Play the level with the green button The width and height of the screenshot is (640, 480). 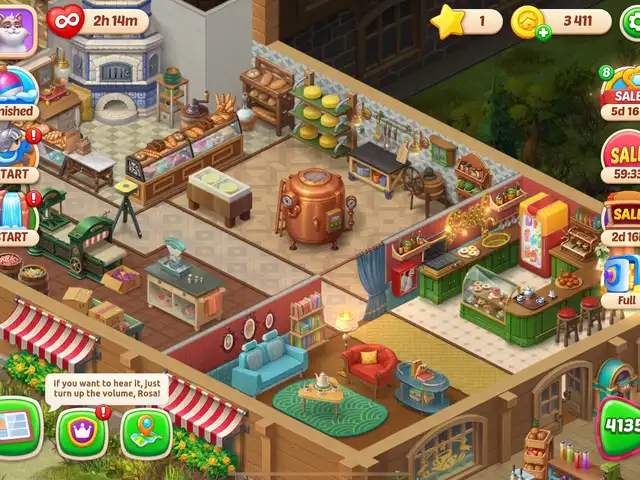click(x=620, y=427)
